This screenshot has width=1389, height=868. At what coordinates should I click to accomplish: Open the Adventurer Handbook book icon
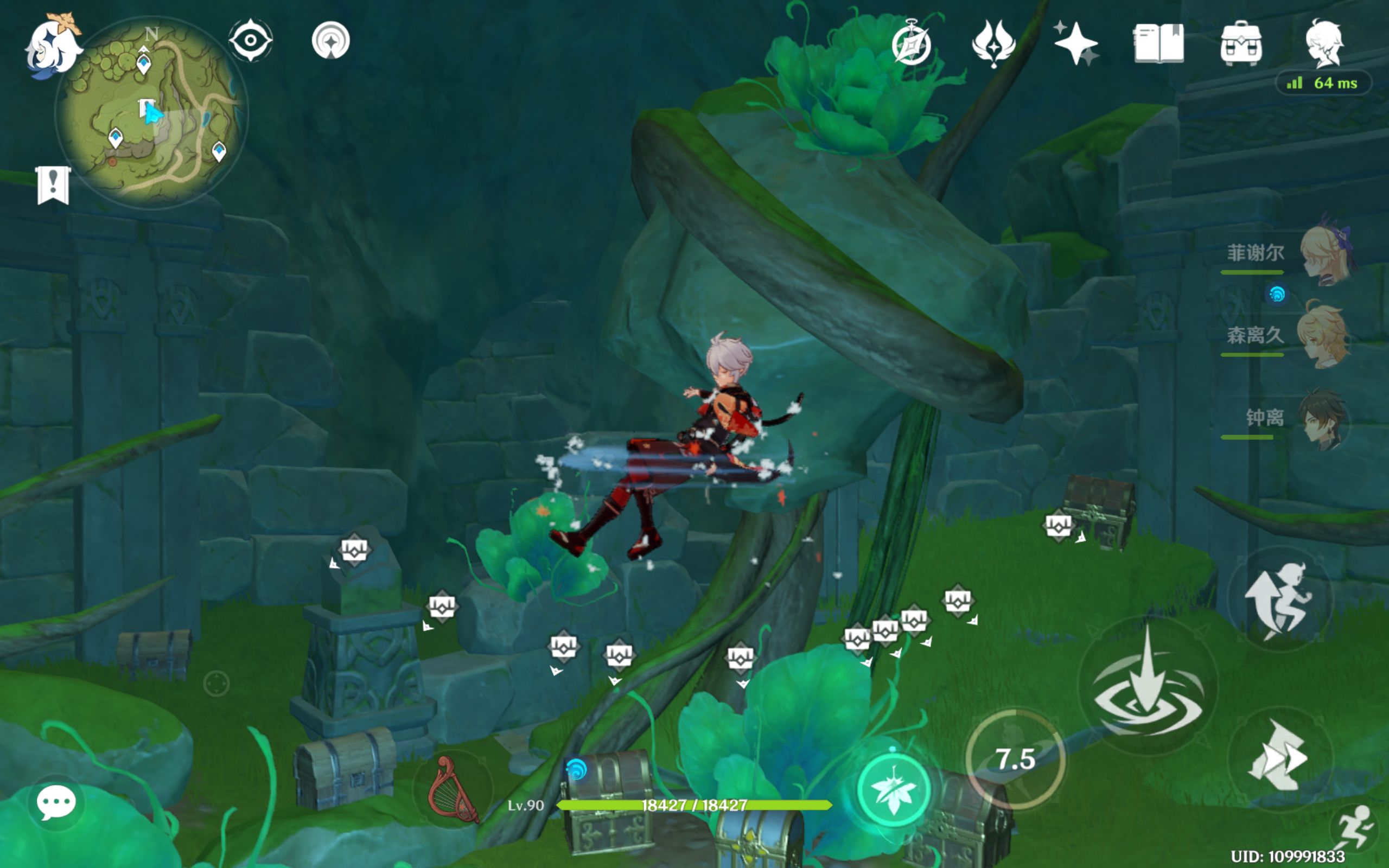click(x=1158, y=43)
